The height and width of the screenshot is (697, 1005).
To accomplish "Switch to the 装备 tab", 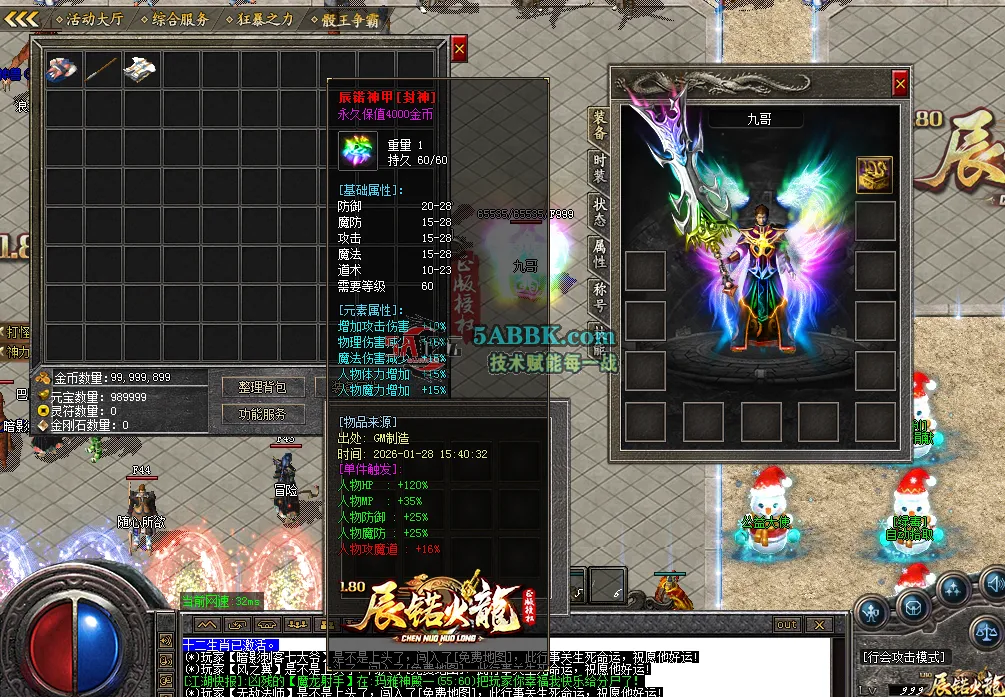I will pyautogui.click(x=599, y=126).
